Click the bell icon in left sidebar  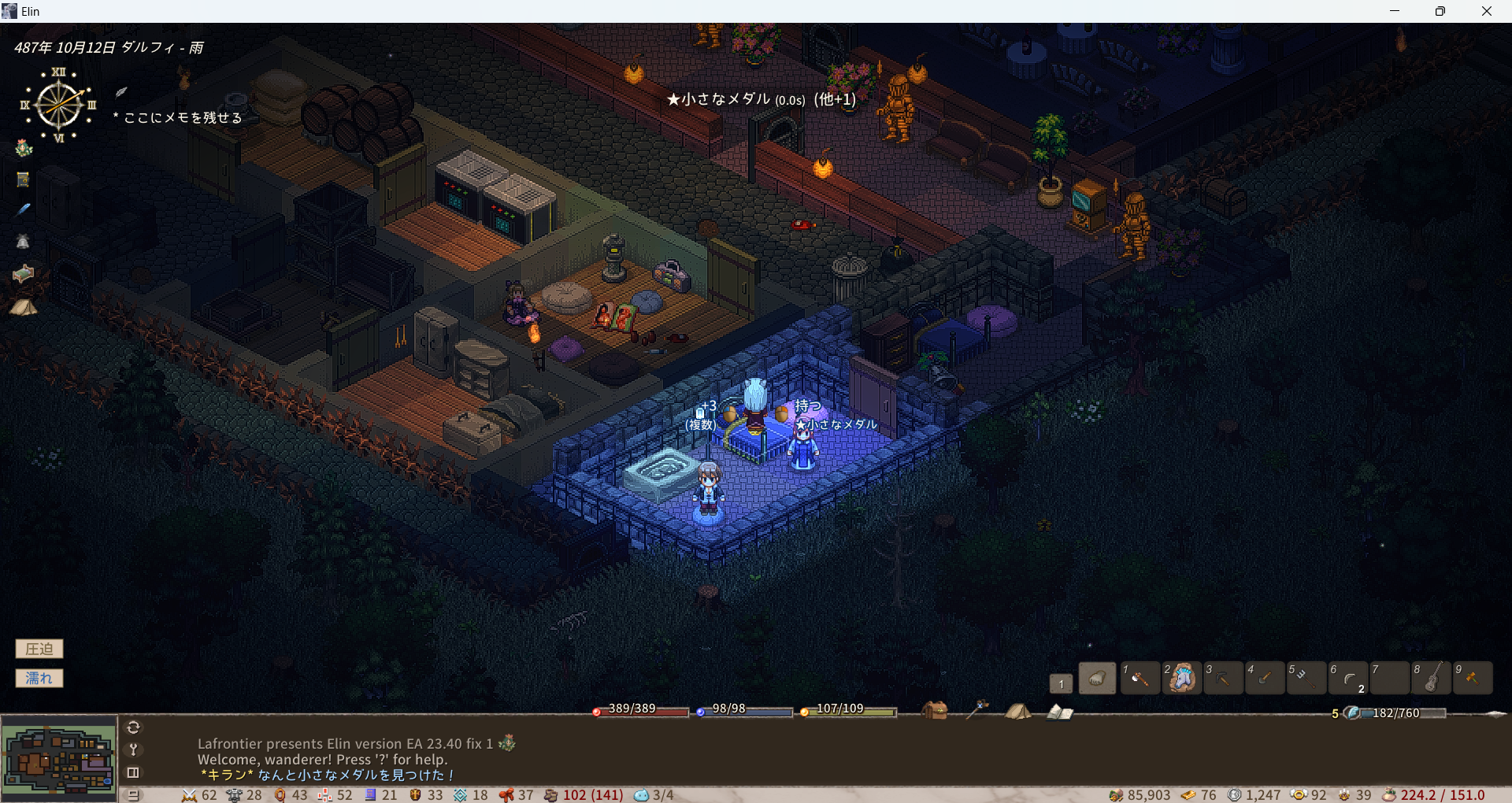(23, 242)
